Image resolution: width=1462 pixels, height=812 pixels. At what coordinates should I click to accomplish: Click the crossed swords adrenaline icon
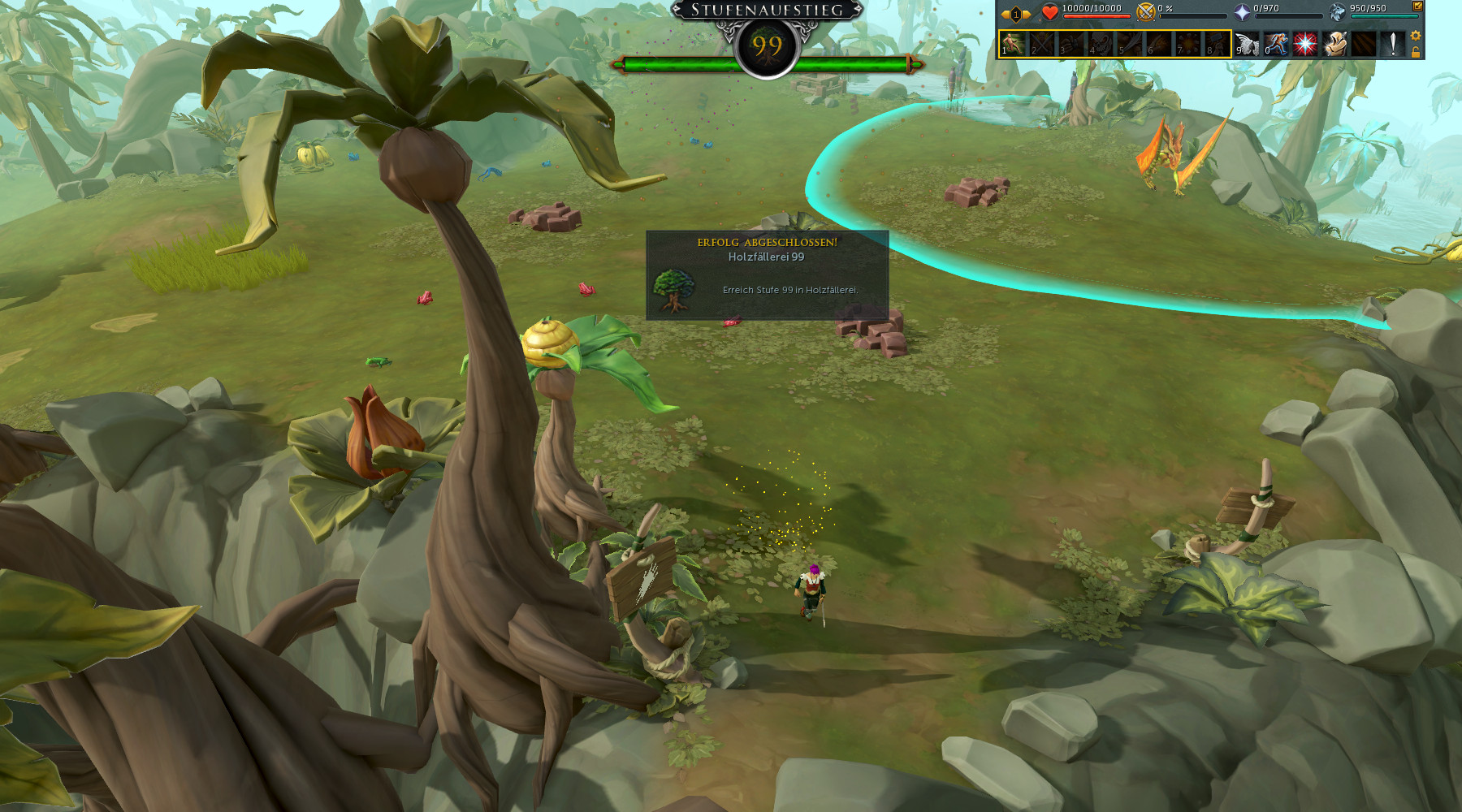(x=1146, y=11)
